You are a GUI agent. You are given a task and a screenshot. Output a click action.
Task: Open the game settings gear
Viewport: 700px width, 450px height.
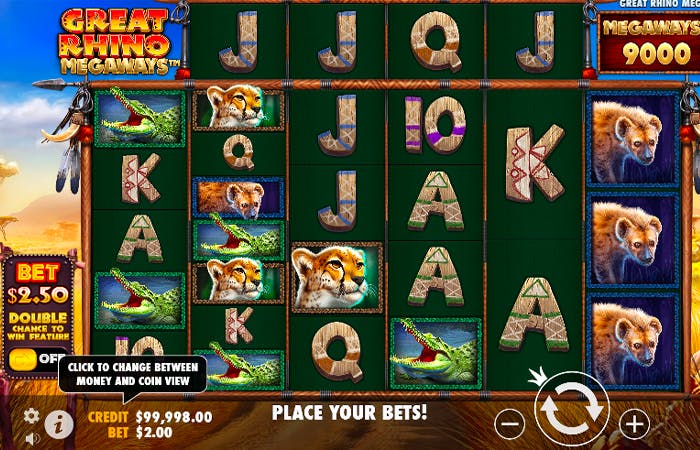pos(31,416)
